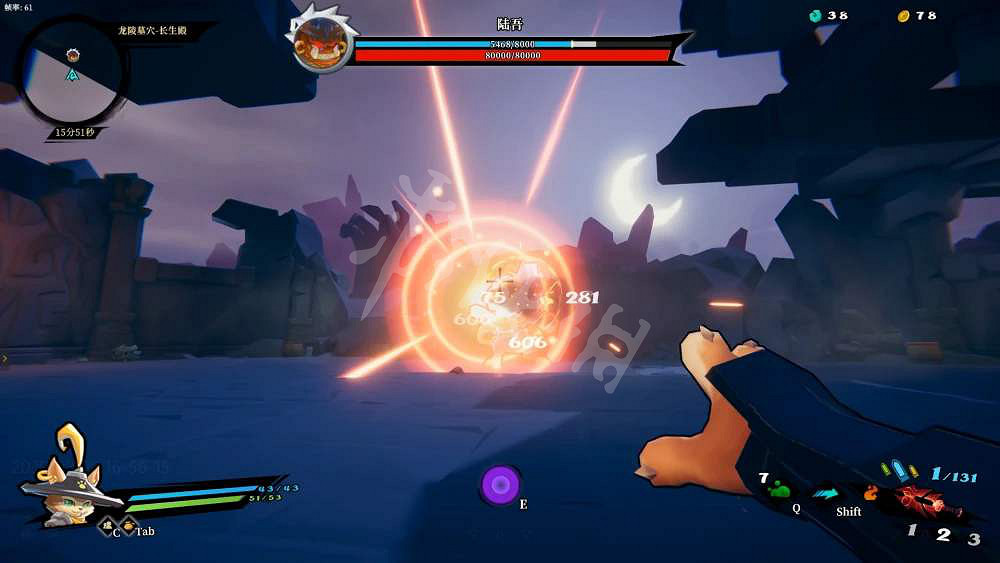Click the gold coin currency icon
Image resolution: width=1000 pixels, height=563 pixels.
pos(903,16)
